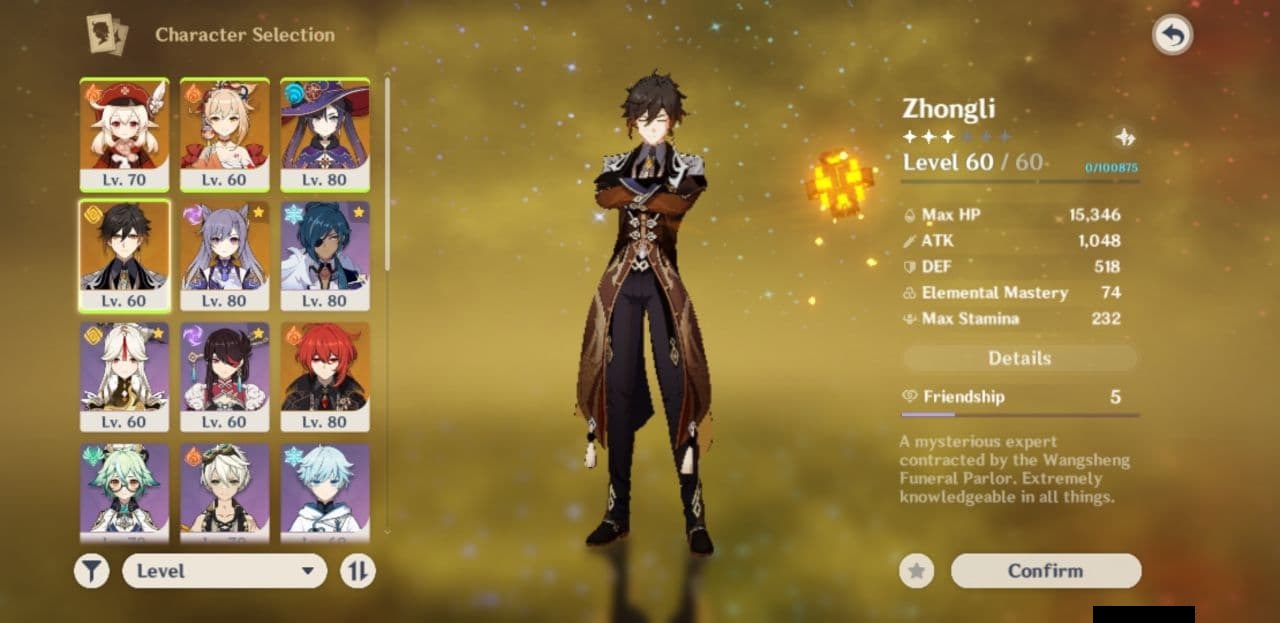Choose Keqing's Lv. 80 card
1280x623 pixels.
point(225,255)
